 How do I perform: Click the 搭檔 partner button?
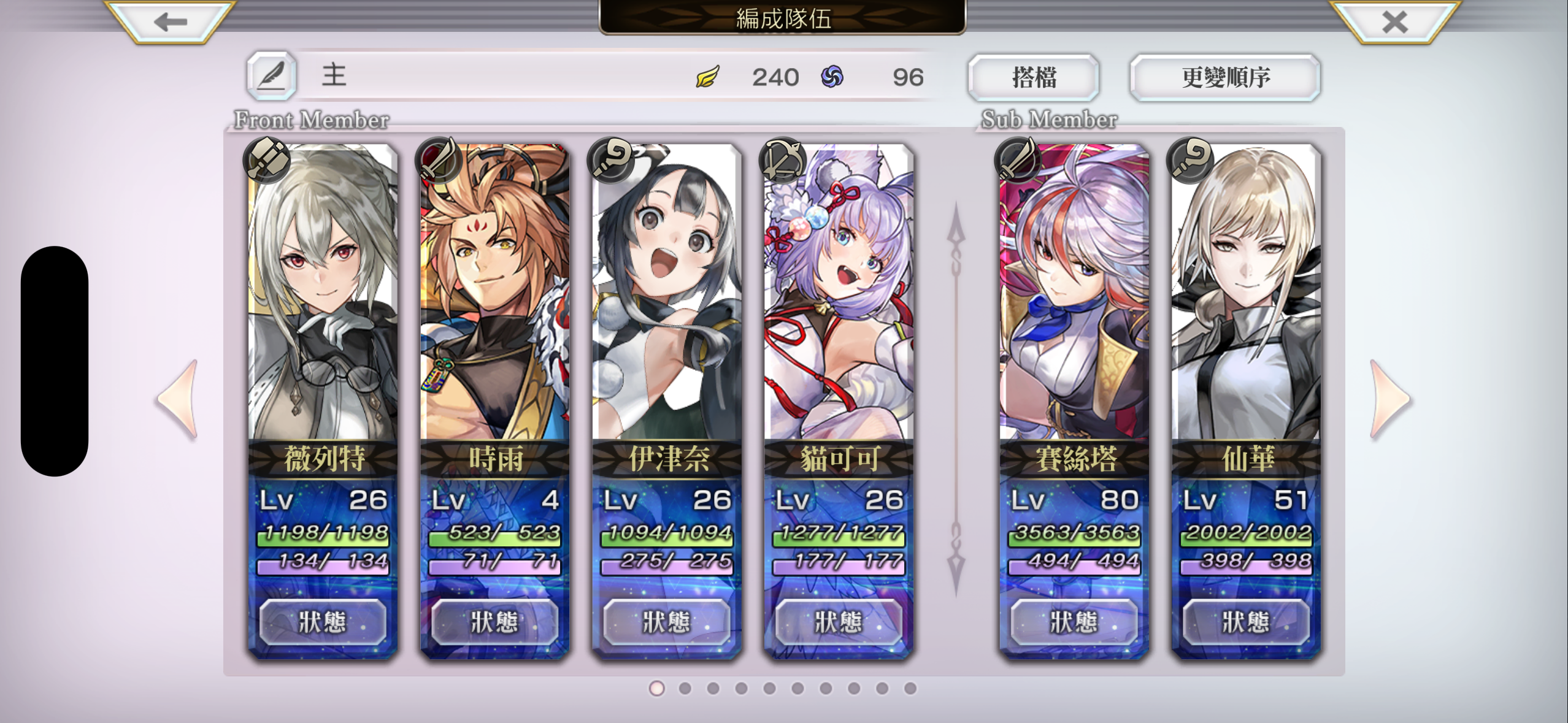pyautogui.click(x=1032, y=76)
